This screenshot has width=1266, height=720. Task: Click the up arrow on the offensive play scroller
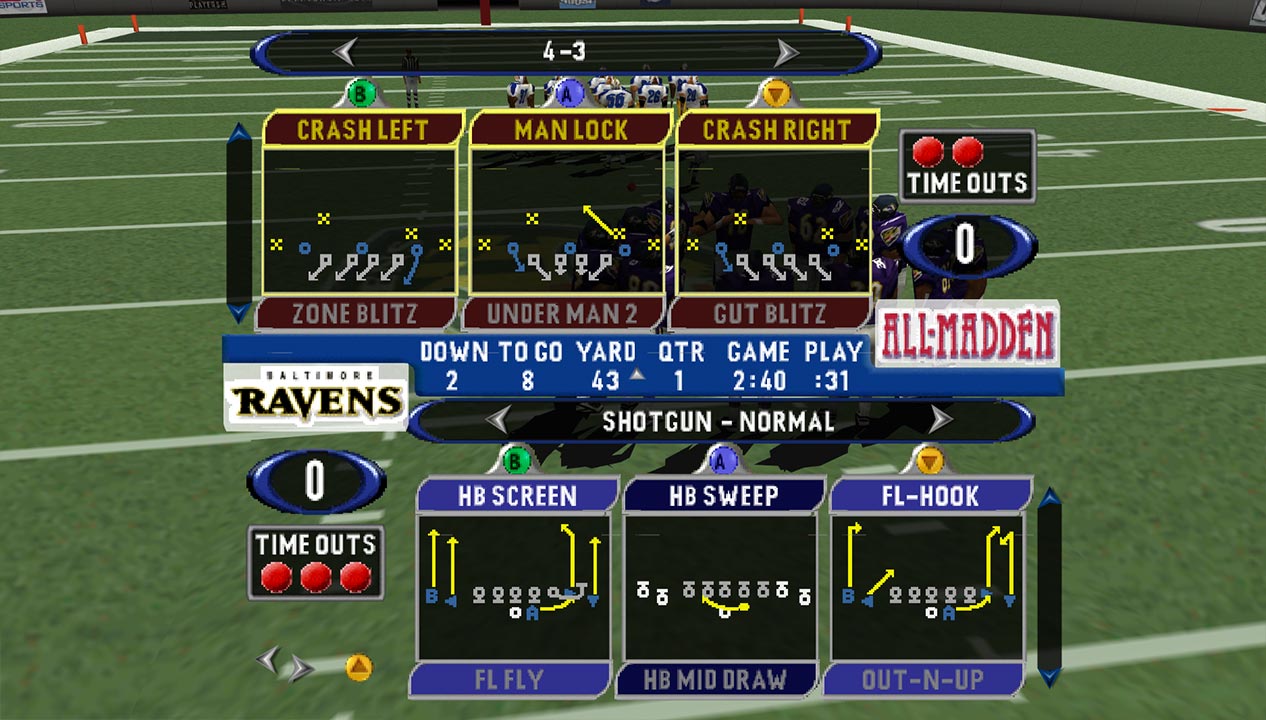[x=1049, y=498]
